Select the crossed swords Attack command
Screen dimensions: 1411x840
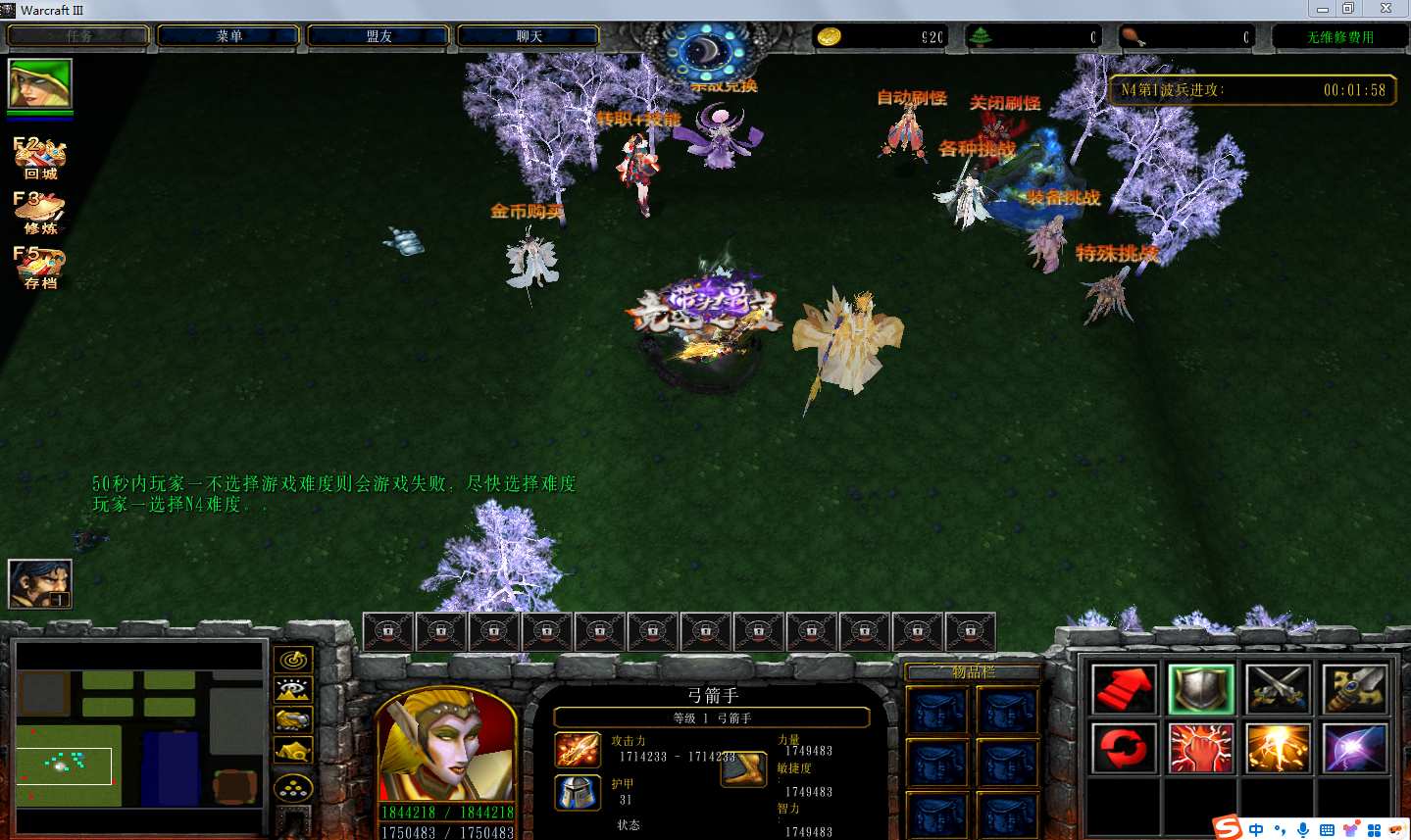[x=1278, y=689]
